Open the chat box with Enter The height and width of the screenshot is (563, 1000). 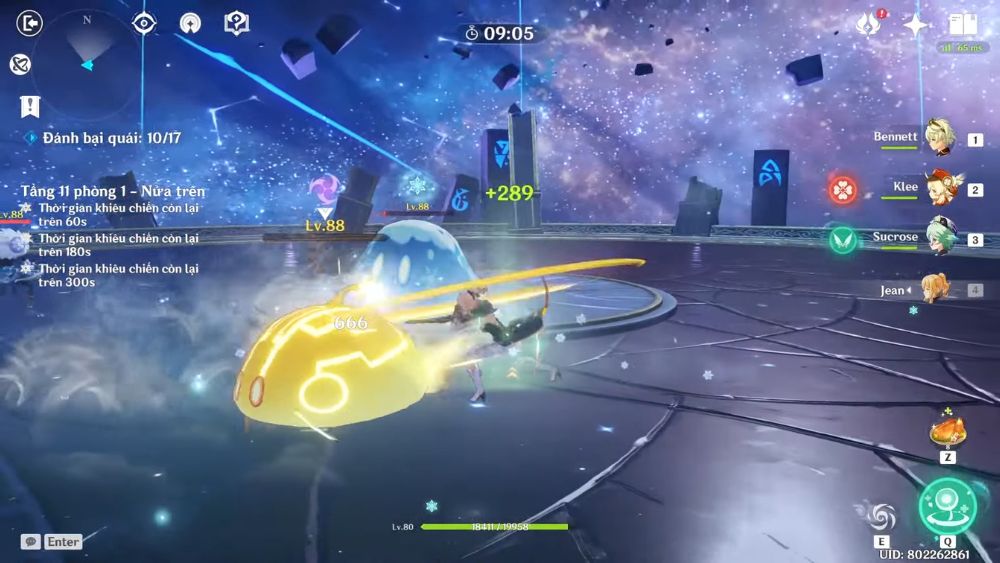52,542
